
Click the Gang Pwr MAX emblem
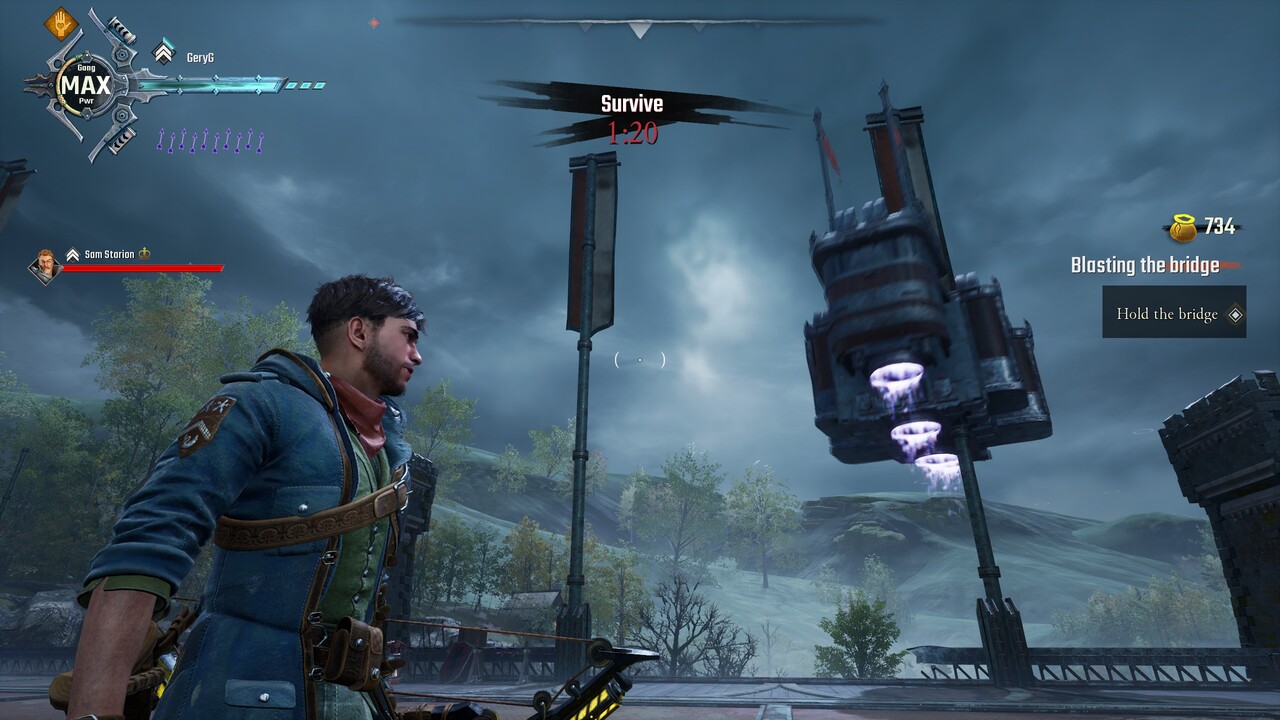coord(85,84)
